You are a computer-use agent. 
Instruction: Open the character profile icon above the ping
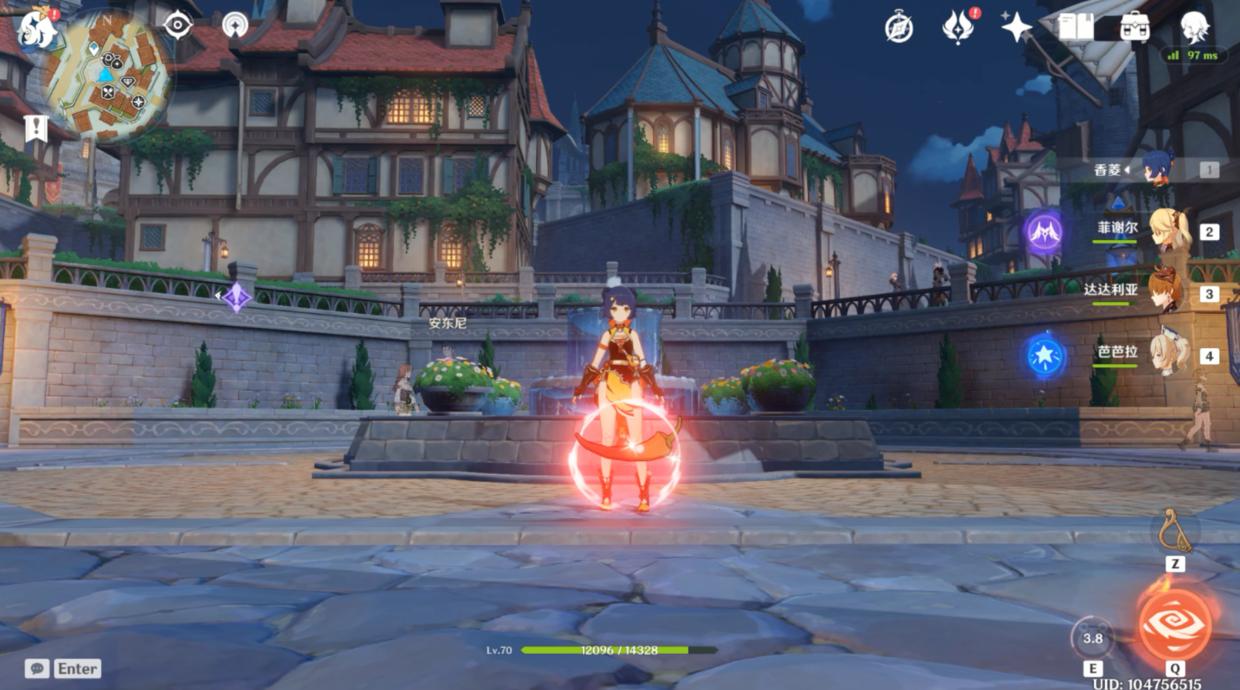click(x=1194, y=27)
